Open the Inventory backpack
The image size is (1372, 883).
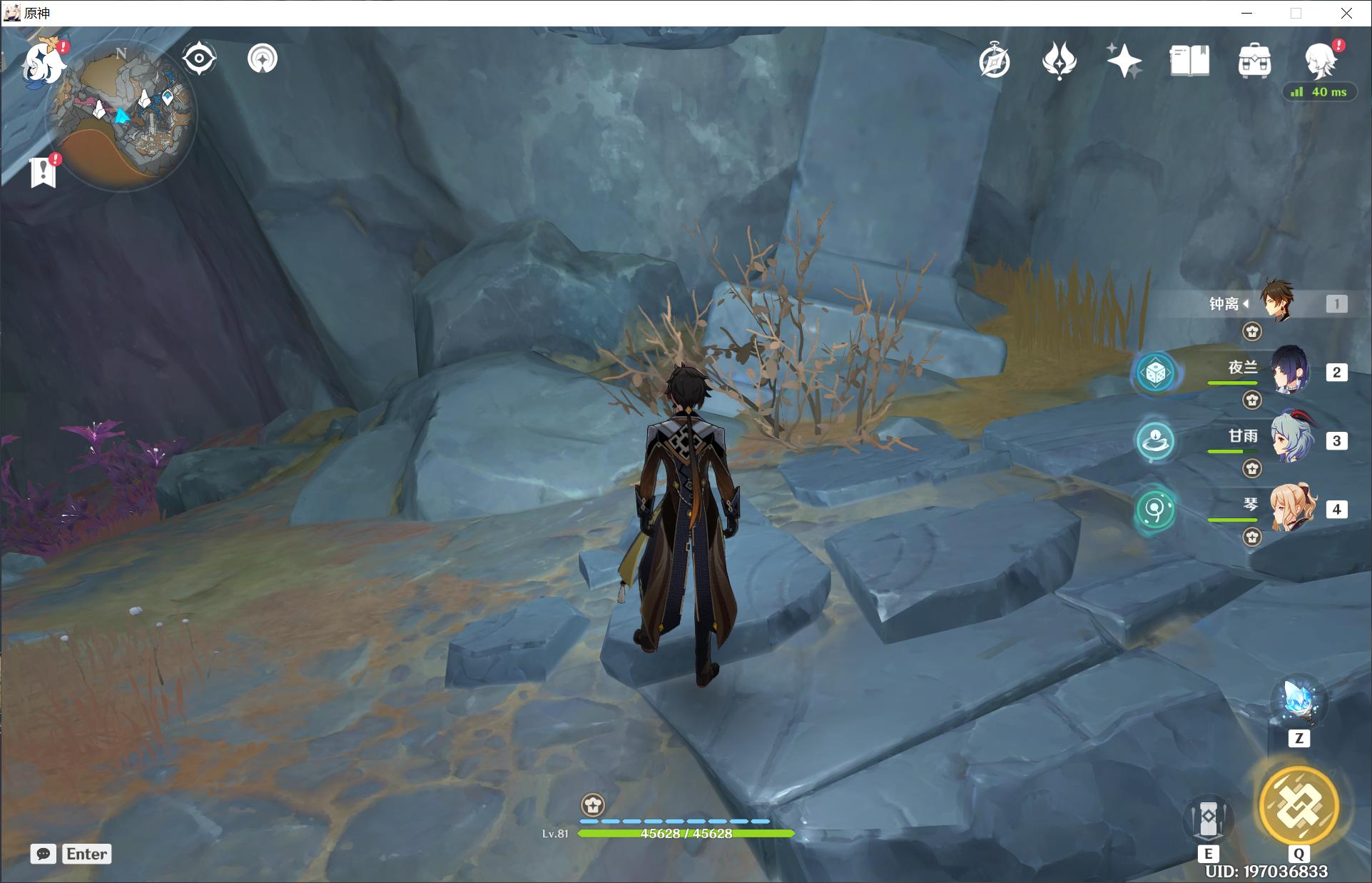(x=1254, y=61)
